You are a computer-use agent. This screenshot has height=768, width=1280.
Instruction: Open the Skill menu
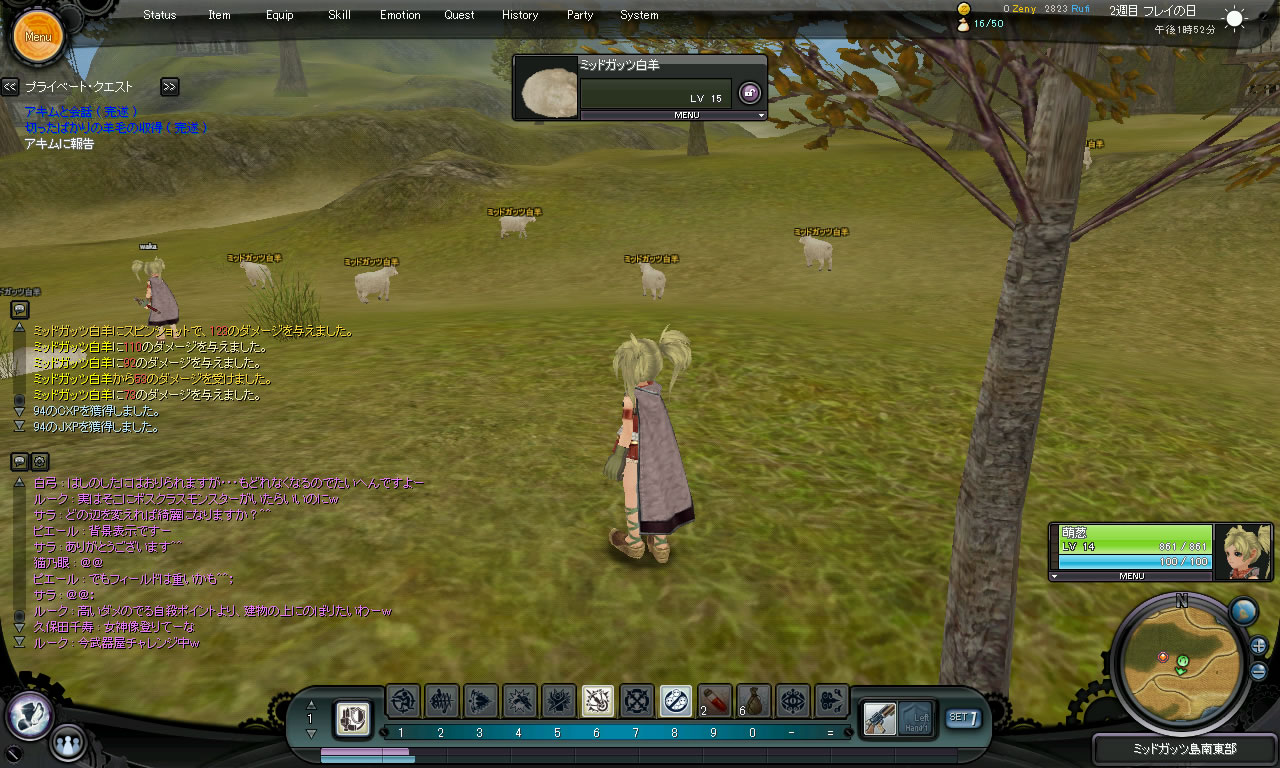[x=339, y=15]
